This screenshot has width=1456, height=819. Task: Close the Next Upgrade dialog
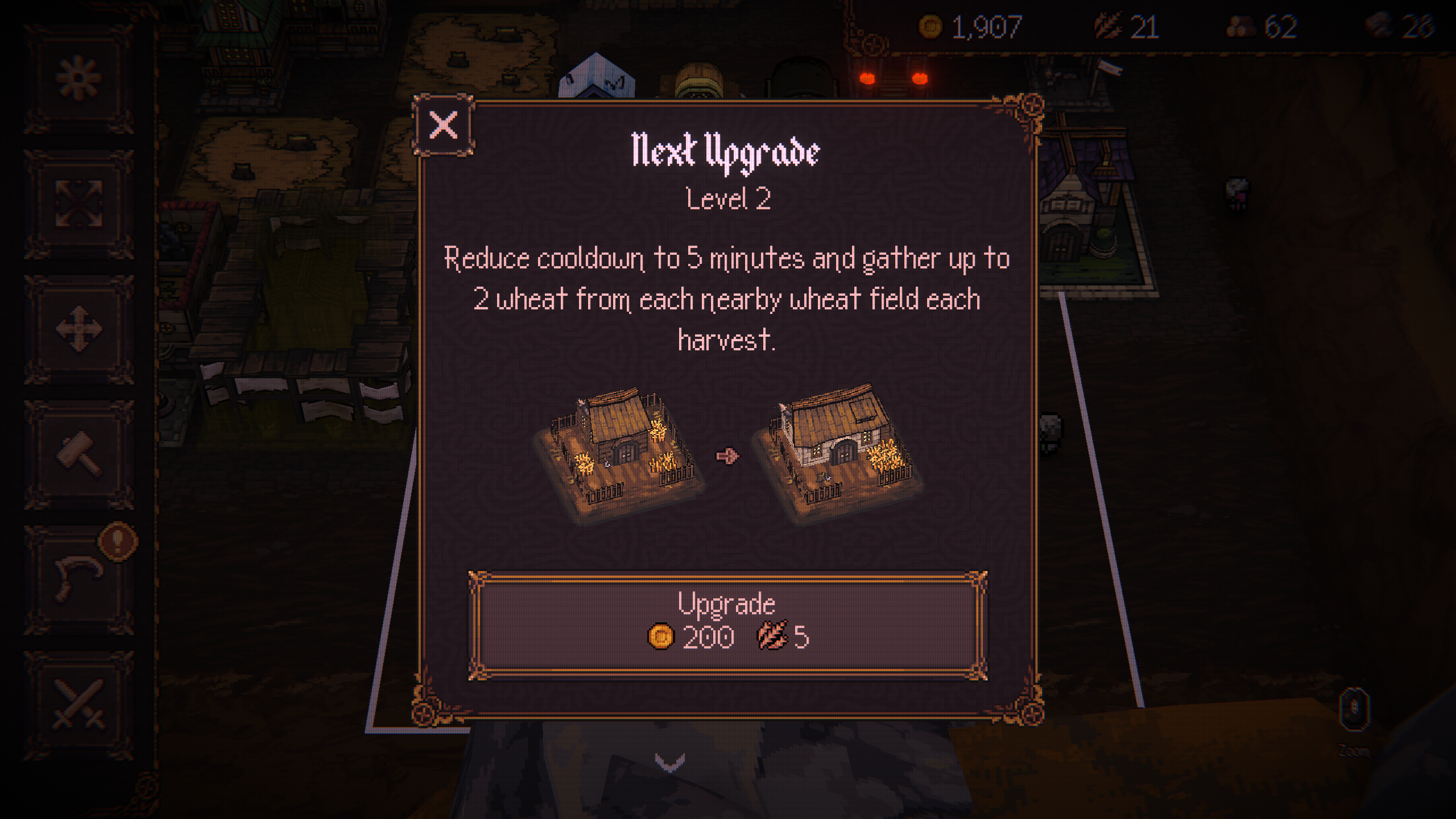coord(443,125)
